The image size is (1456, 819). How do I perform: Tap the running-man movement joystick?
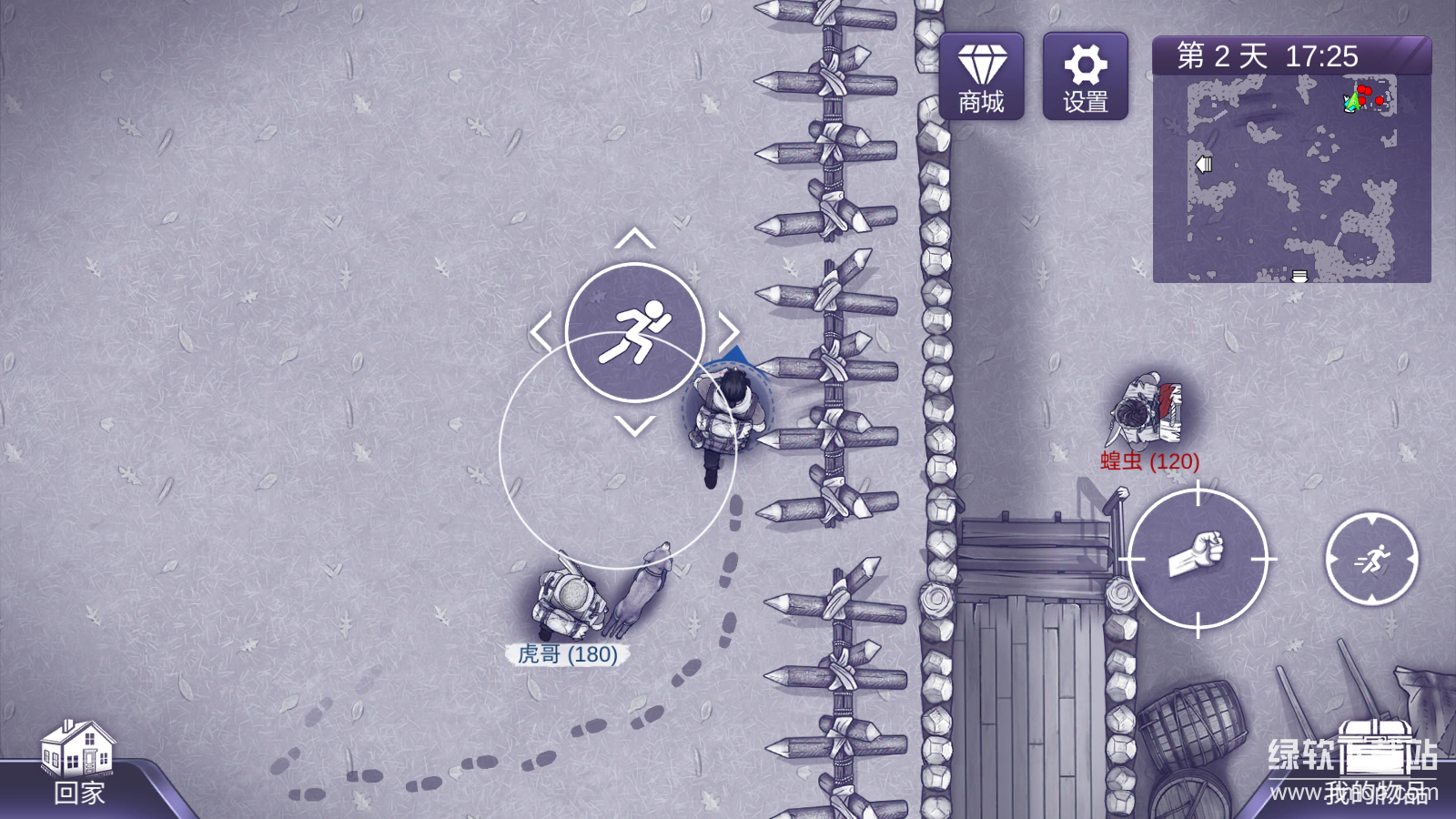point(635,332)
